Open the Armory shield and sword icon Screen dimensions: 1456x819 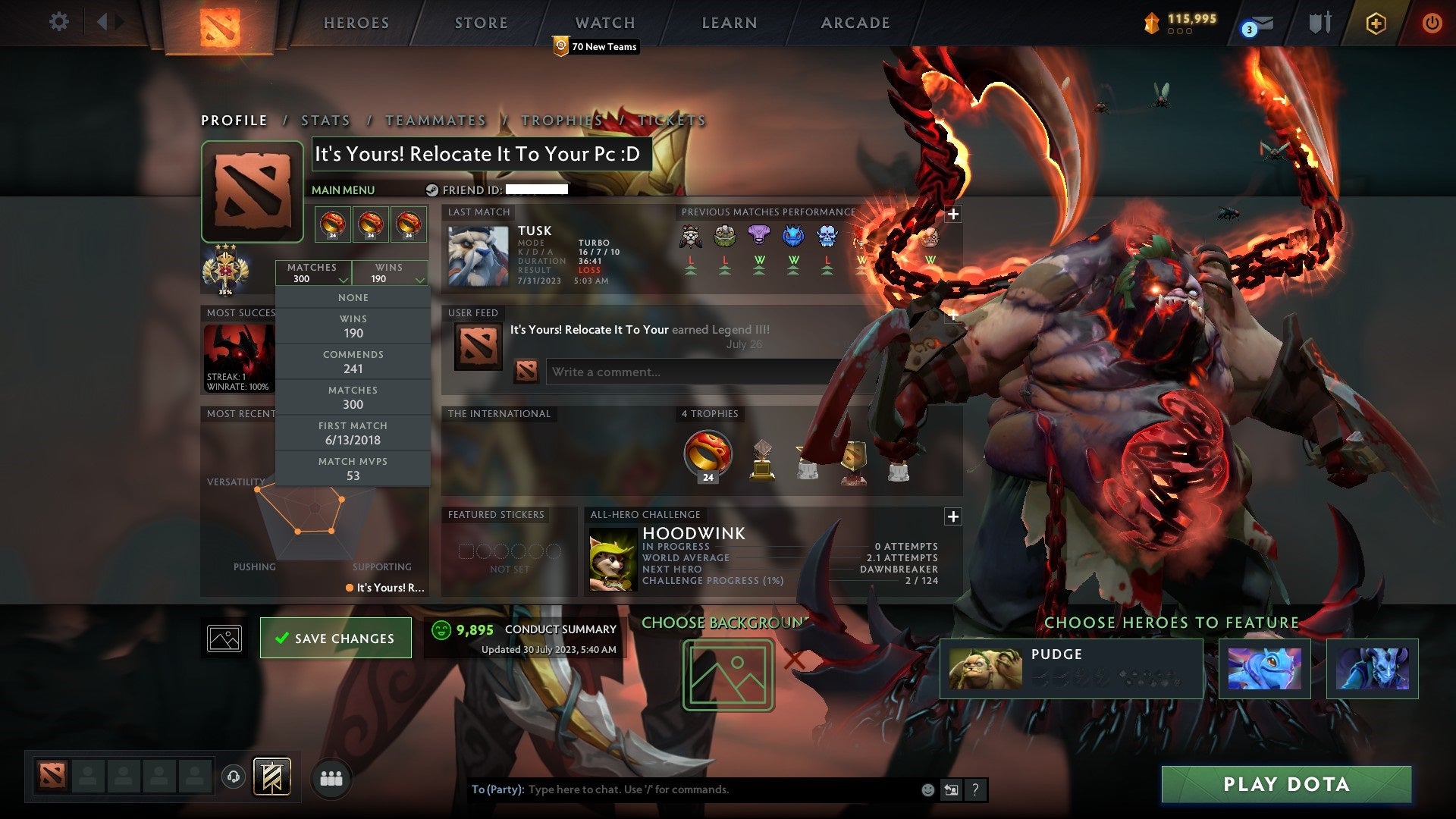[1319, 23]
